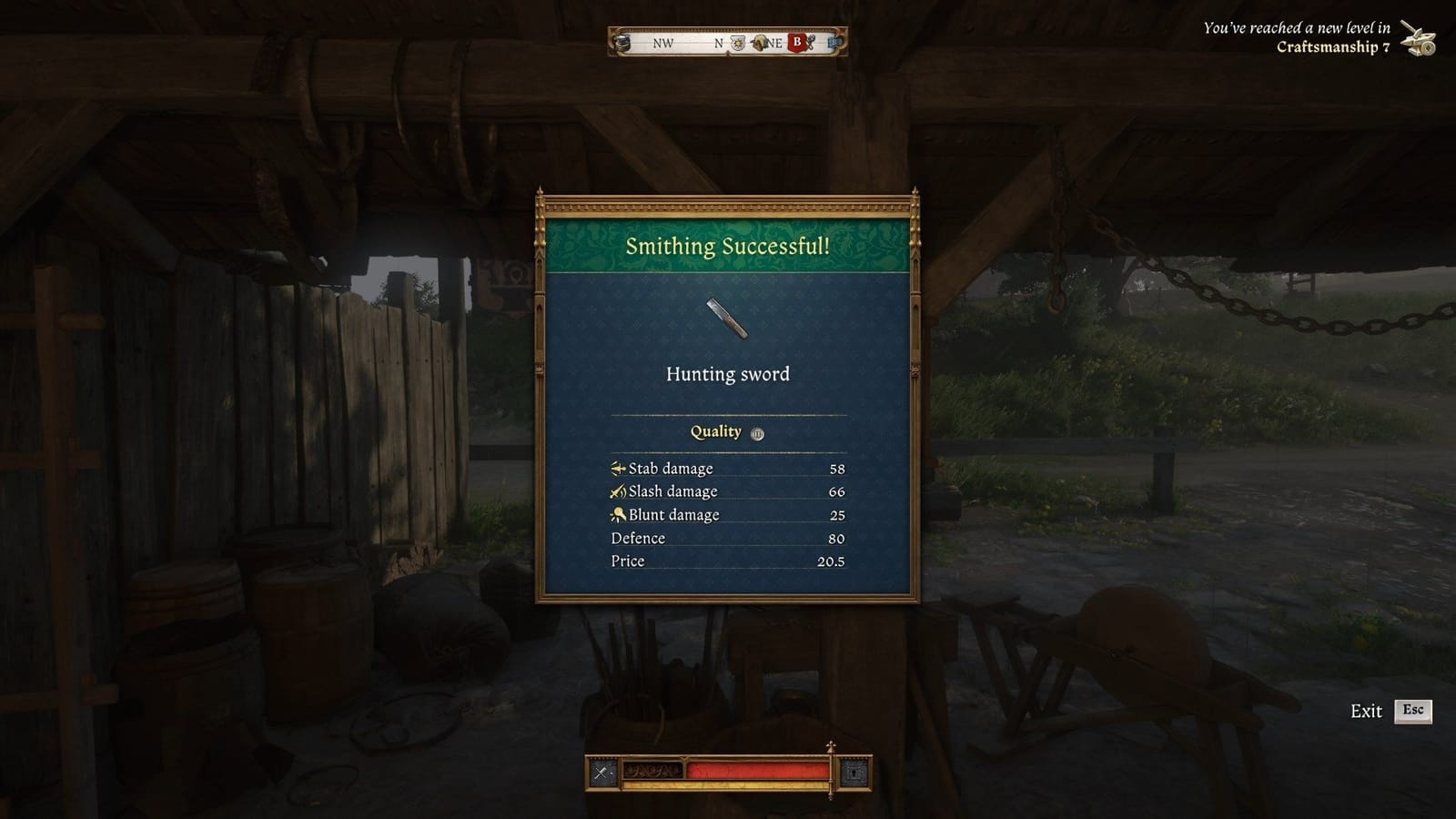The height and width of the screenshot is (819, 1456).
Task: Click the crossed smithing tools icon on the bottom bar
Action: coord(601,772)
